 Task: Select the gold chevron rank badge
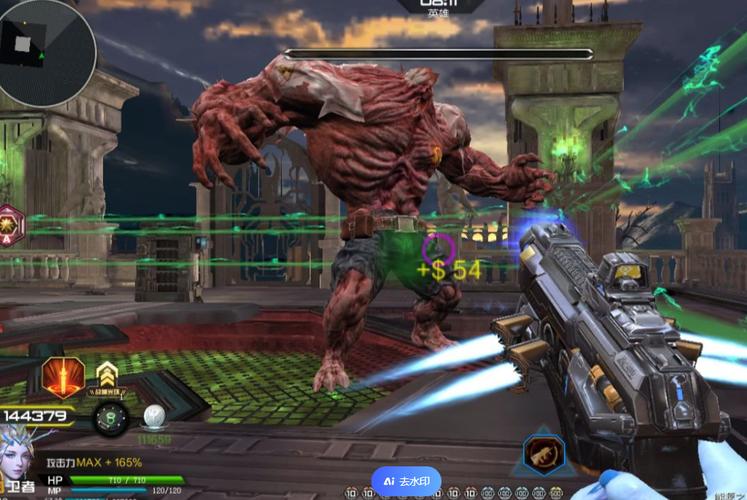tap(106, 374)
